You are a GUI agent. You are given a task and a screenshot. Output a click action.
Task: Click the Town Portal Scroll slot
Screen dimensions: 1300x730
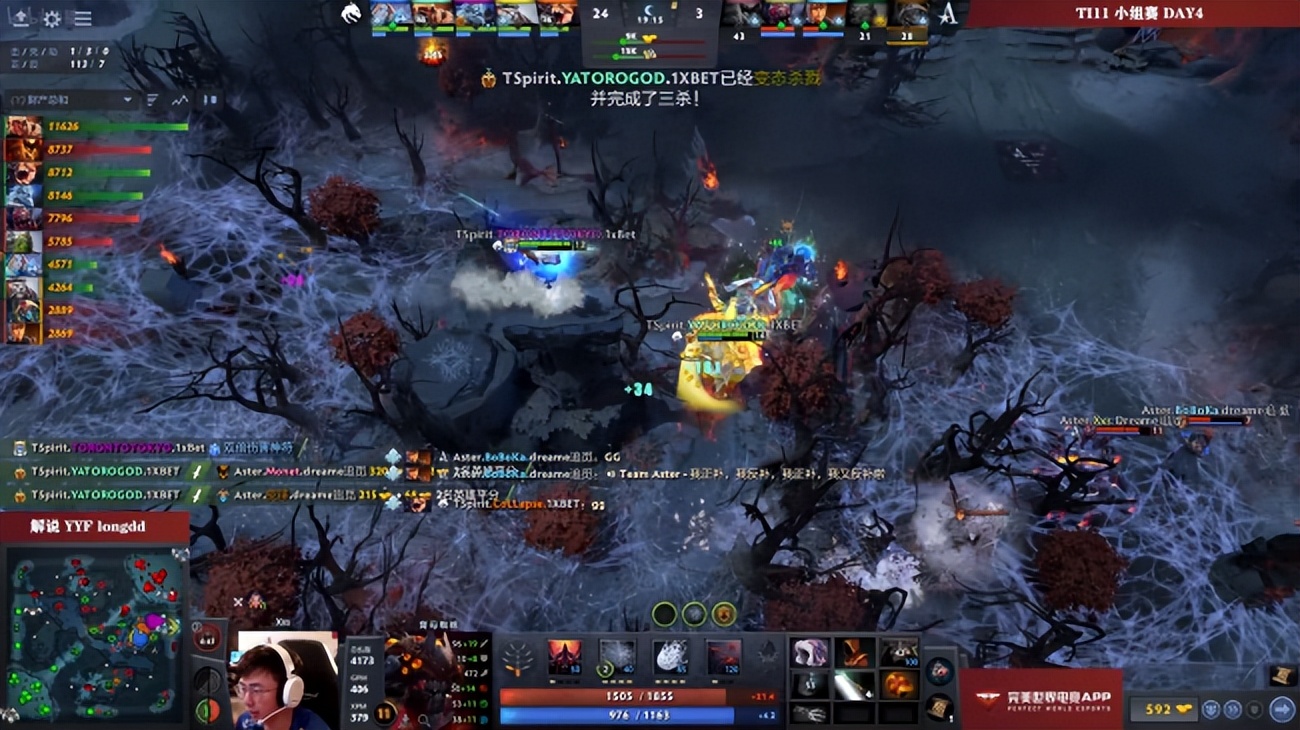(x=938, y=708)
